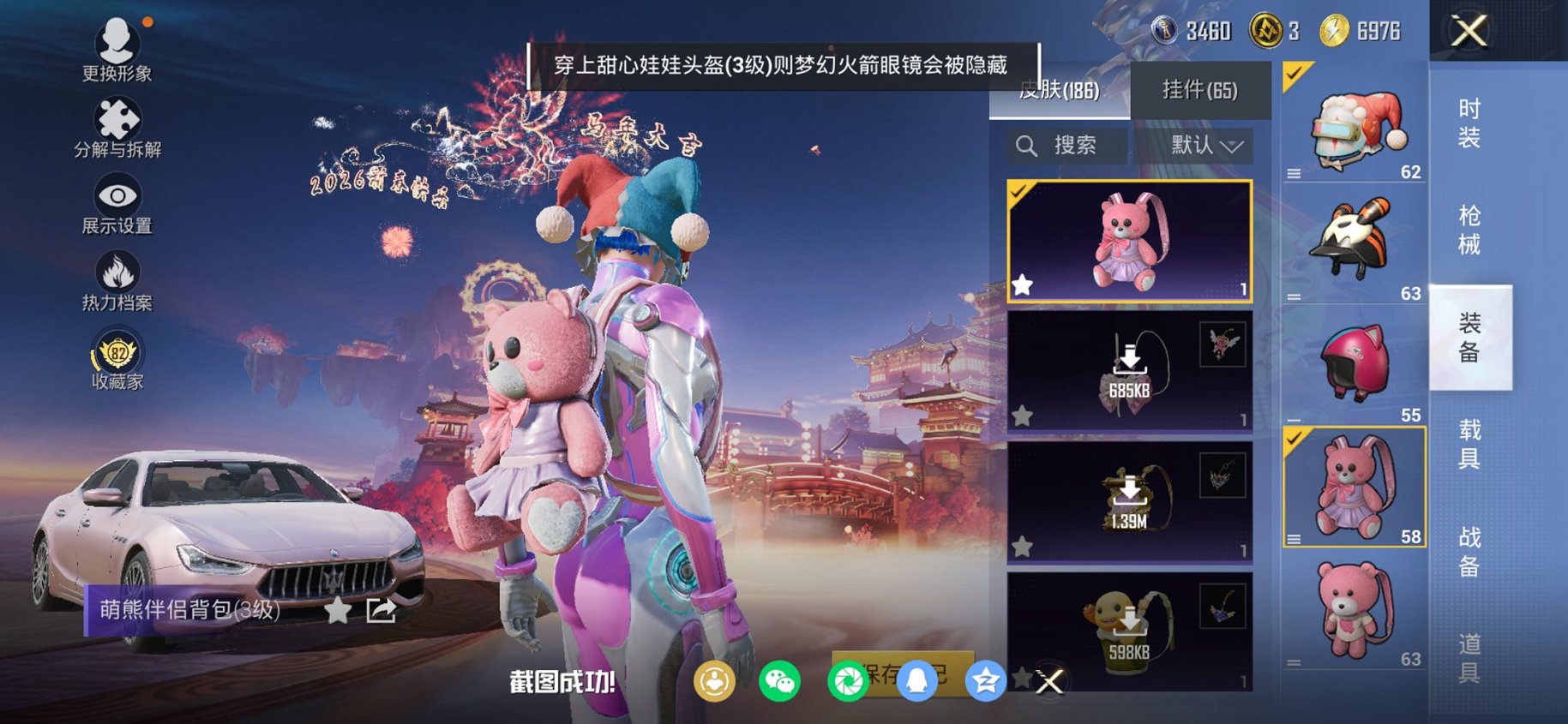The height and width of the screenshot is (724, 1568).
Task: Open the search 搜索 field
Action: pos(1066,145)
